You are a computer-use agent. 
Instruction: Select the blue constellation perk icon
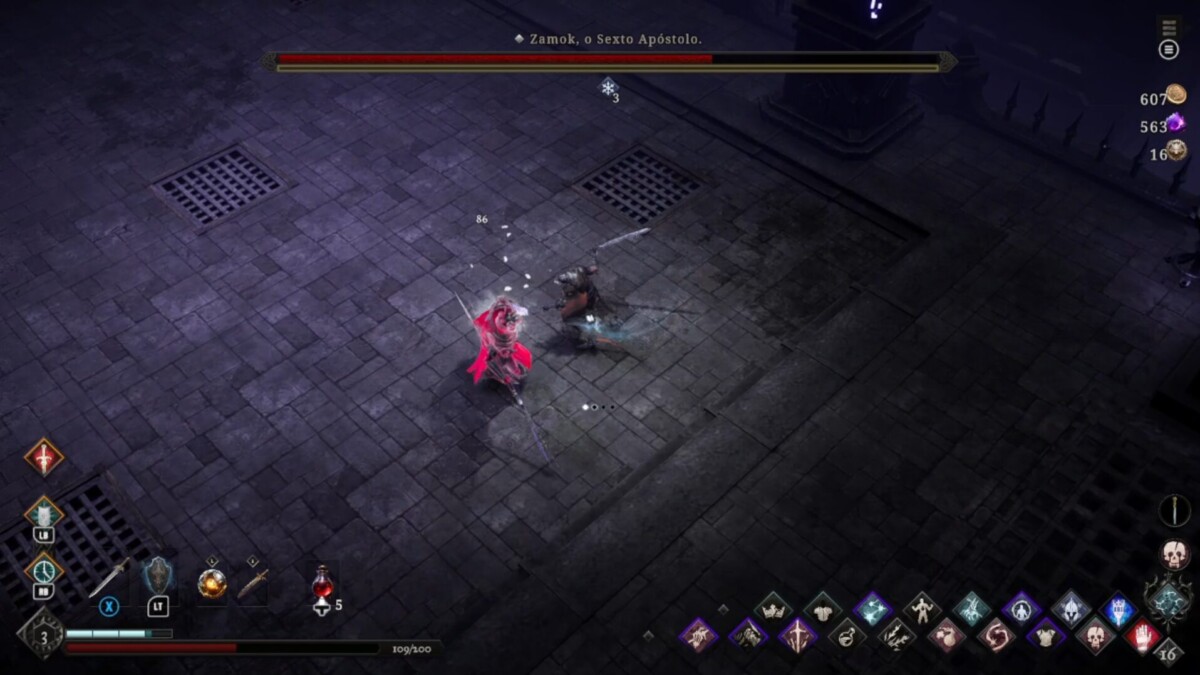pos(872,609)
